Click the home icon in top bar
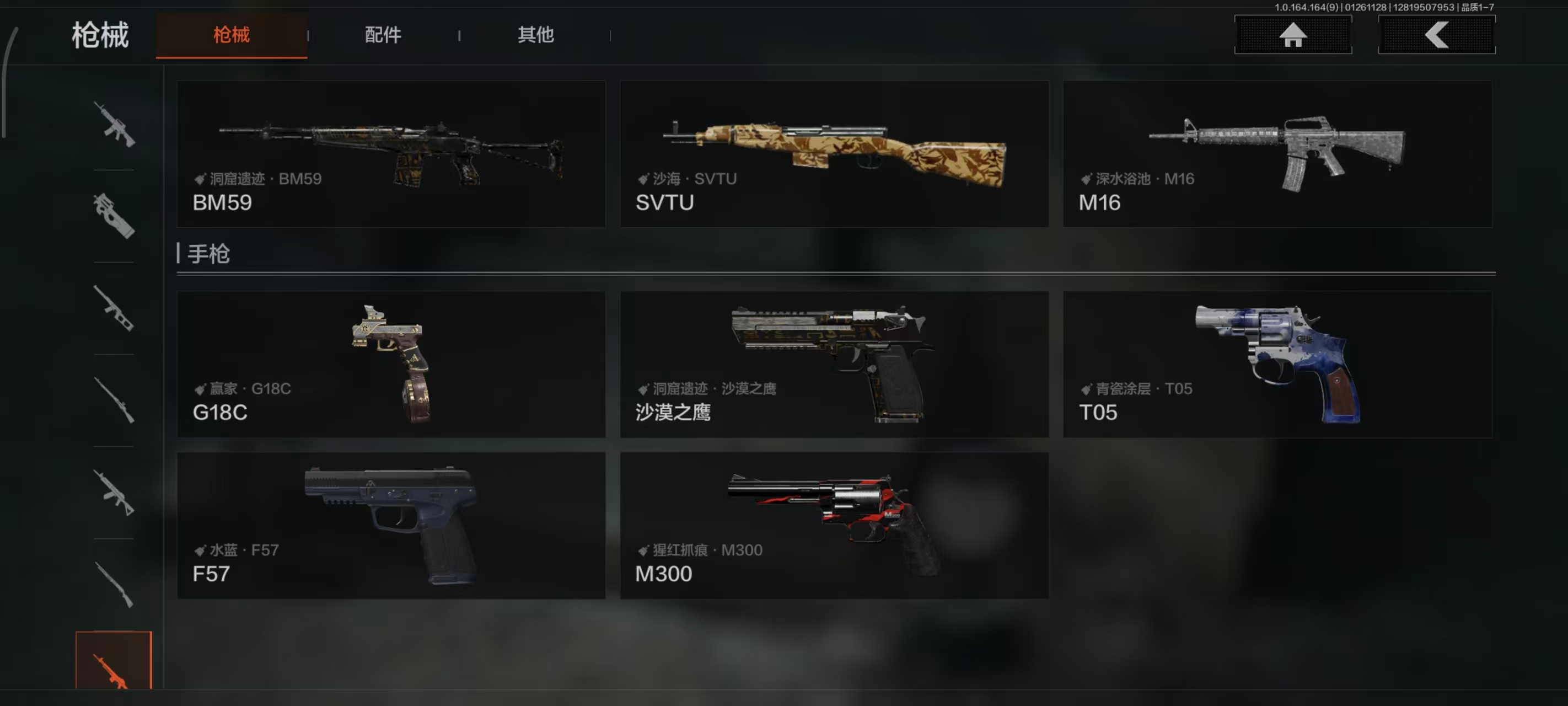Screen dimensions: 1568x706 1292,35
